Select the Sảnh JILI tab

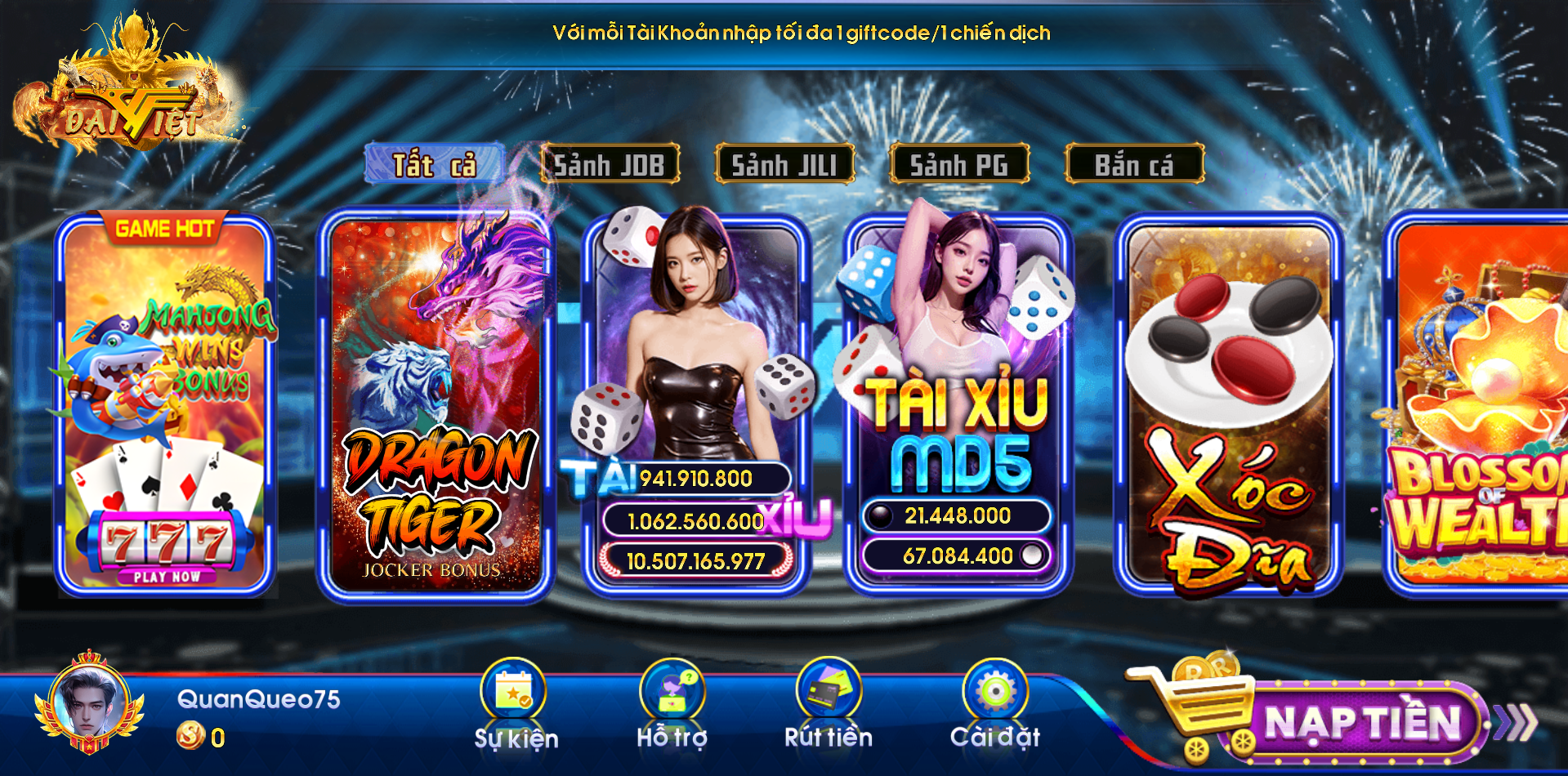(x=784, y=164)
